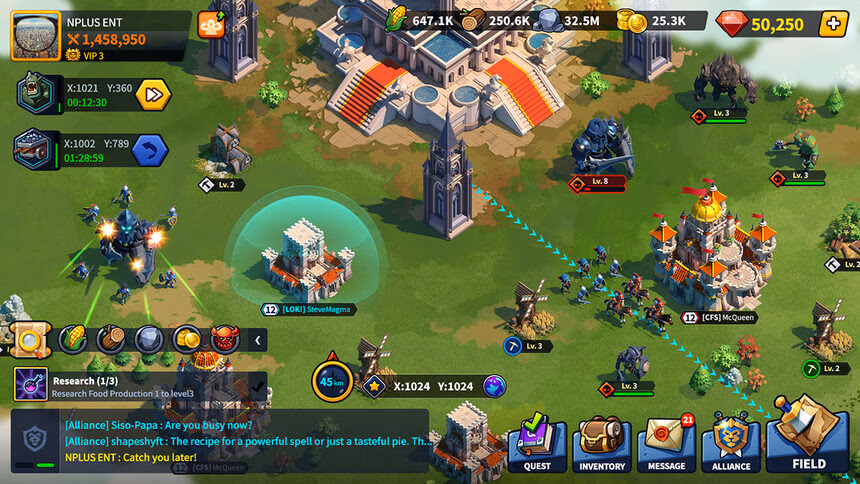Filter the search by gold coins
860x484 pixels.
point(187,340)
